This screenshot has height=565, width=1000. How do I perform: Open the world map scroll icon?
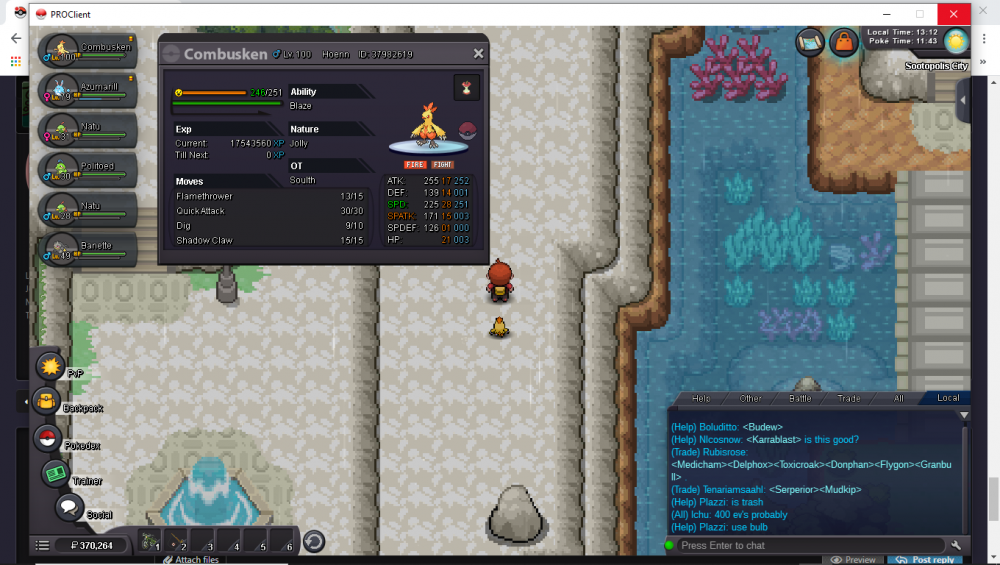(x=810, y=42)
